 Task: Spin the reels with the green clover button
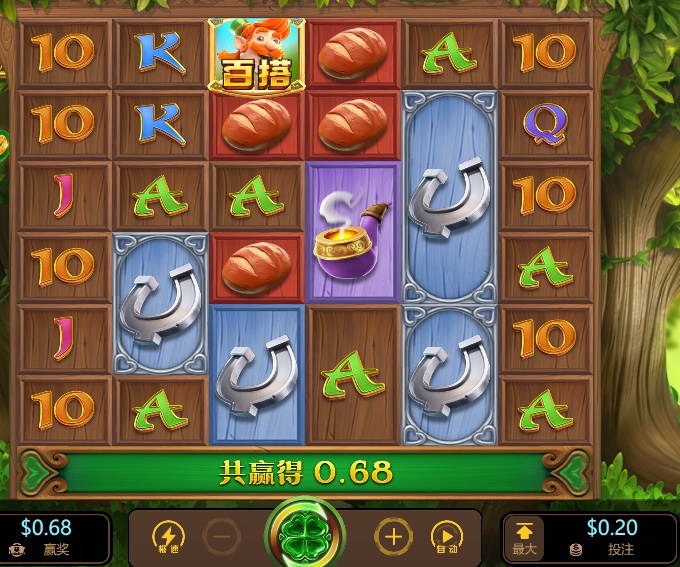305,537
